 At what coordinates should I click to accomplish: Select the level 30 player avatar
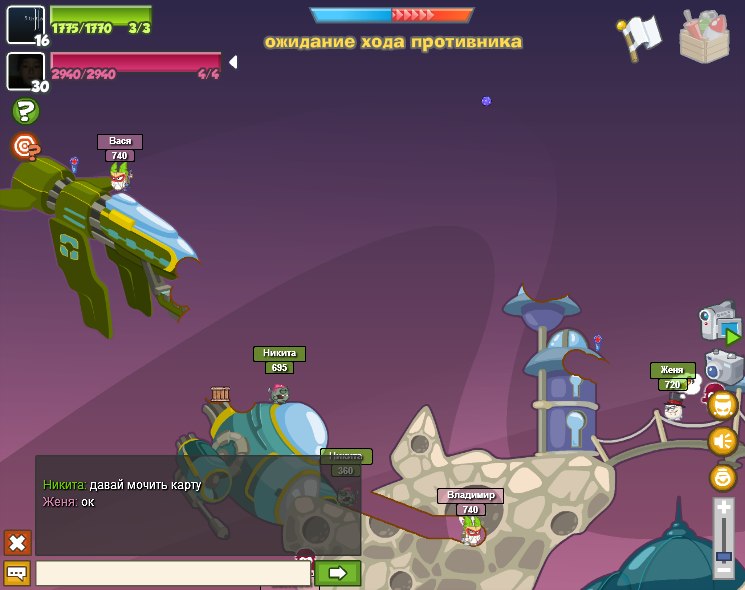(25, 70)
